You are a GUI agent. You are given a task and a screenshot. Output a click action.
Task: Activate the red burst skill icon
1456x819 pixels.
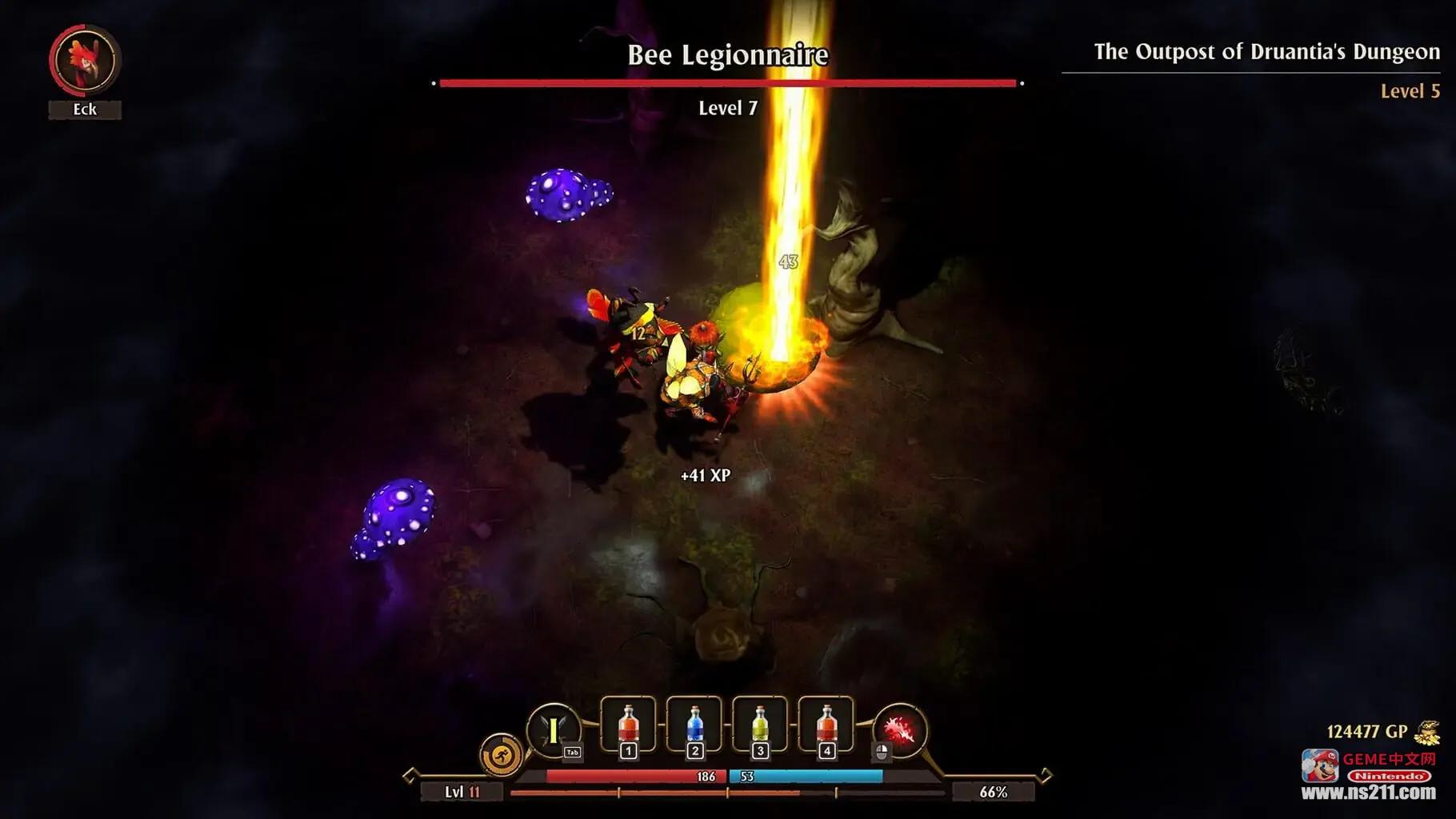(x=900, y=730)
